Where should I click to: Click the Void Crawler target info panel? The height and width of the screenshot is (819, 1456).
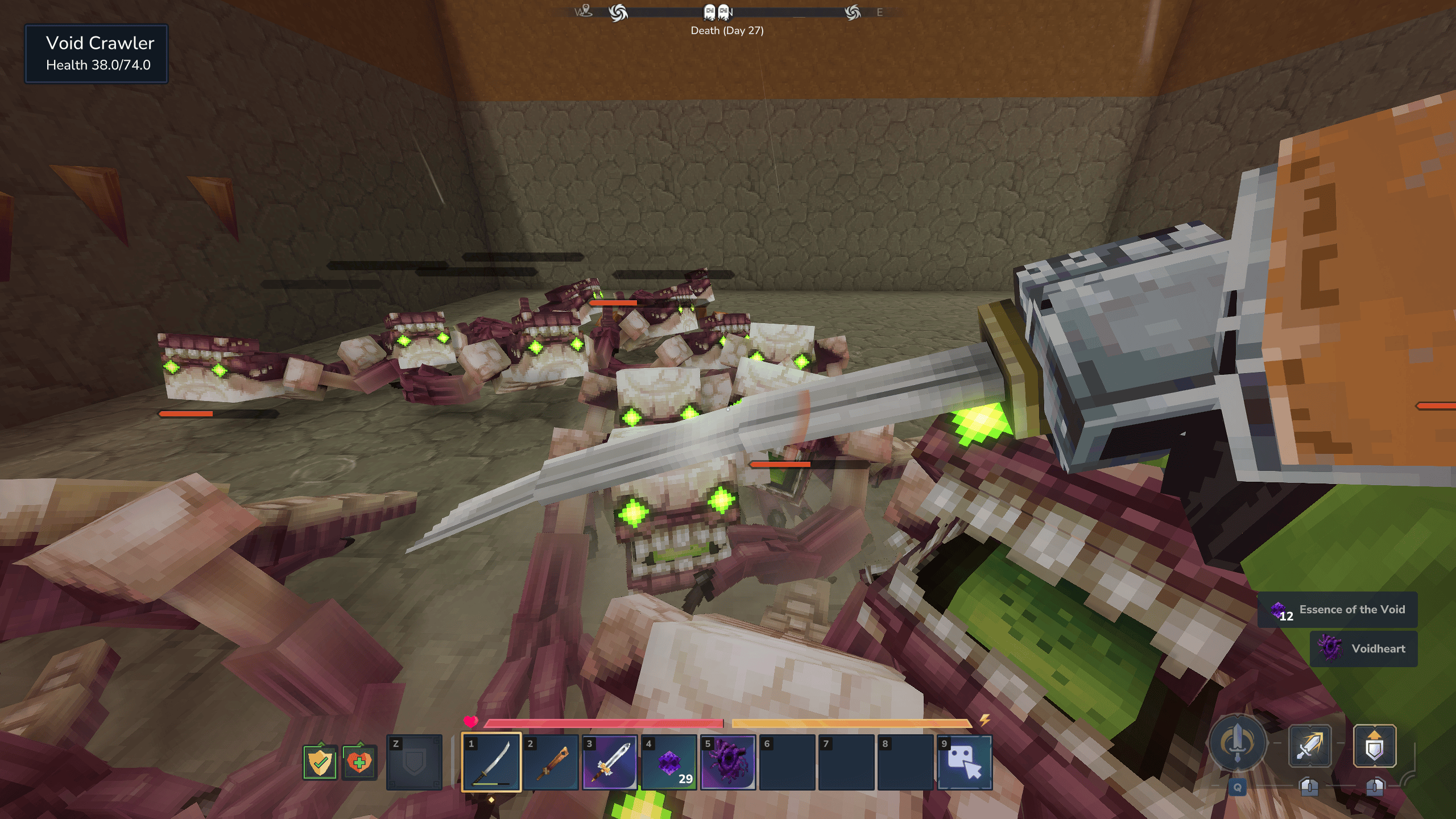pos(96,54)
